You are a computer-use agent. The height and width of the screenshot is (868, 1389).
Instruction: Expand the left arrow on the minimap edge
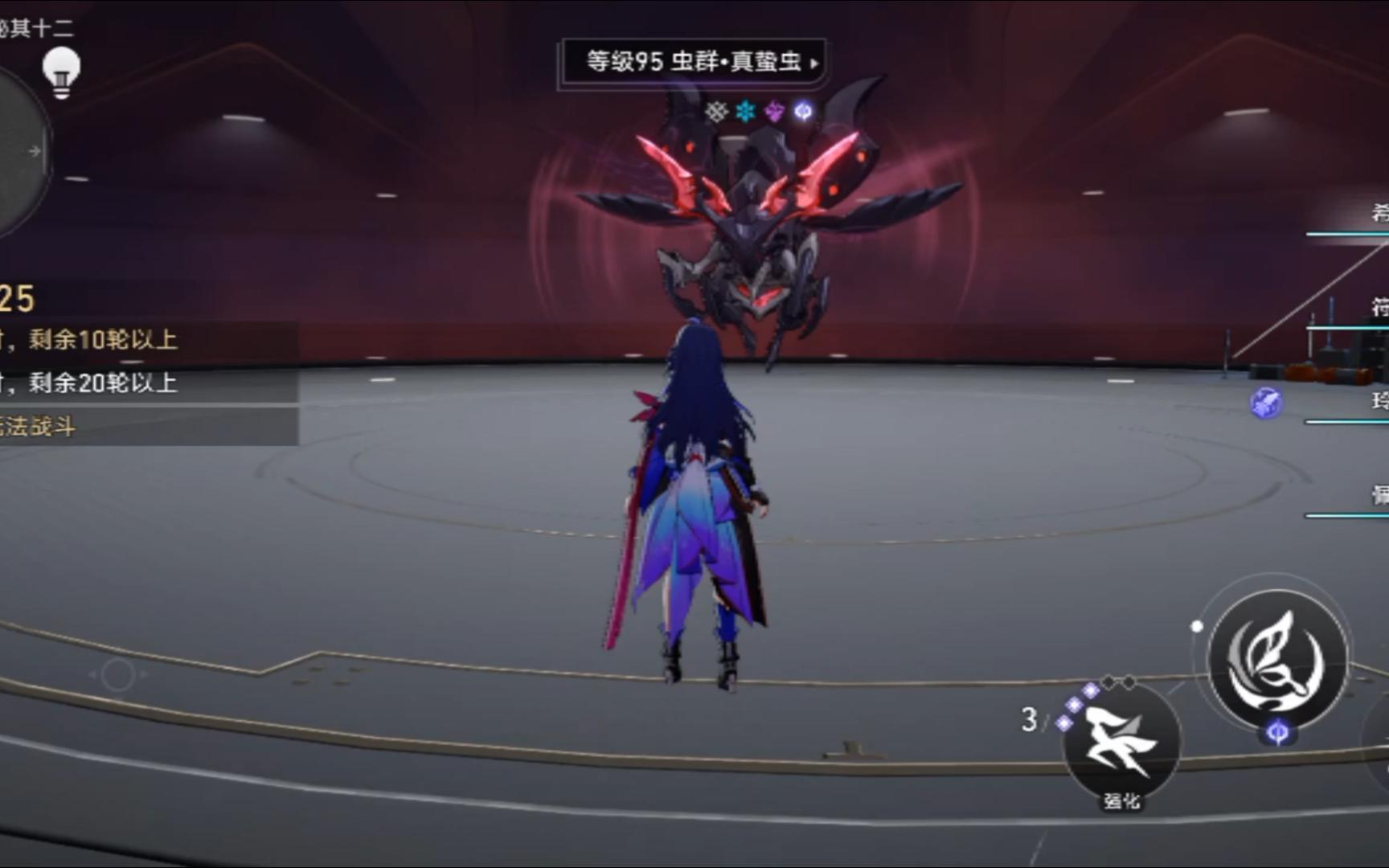(32, 149)
